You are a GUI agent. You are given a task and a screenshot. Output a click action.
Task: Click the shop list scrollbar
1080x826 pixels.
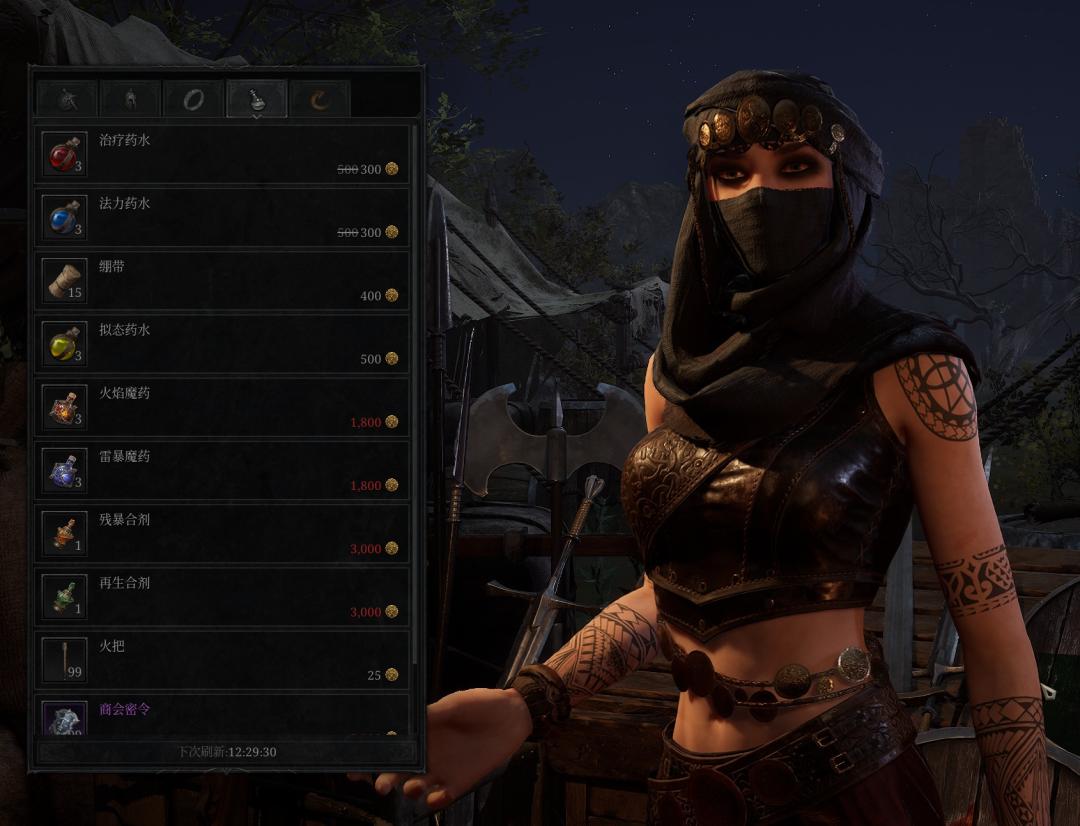[415, 400]
